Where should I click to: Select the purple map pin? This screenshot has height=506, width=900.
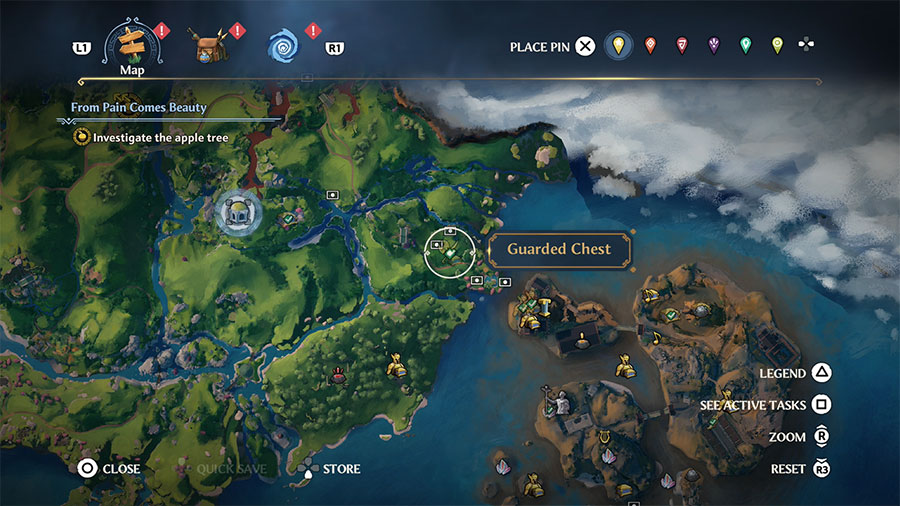713,45
